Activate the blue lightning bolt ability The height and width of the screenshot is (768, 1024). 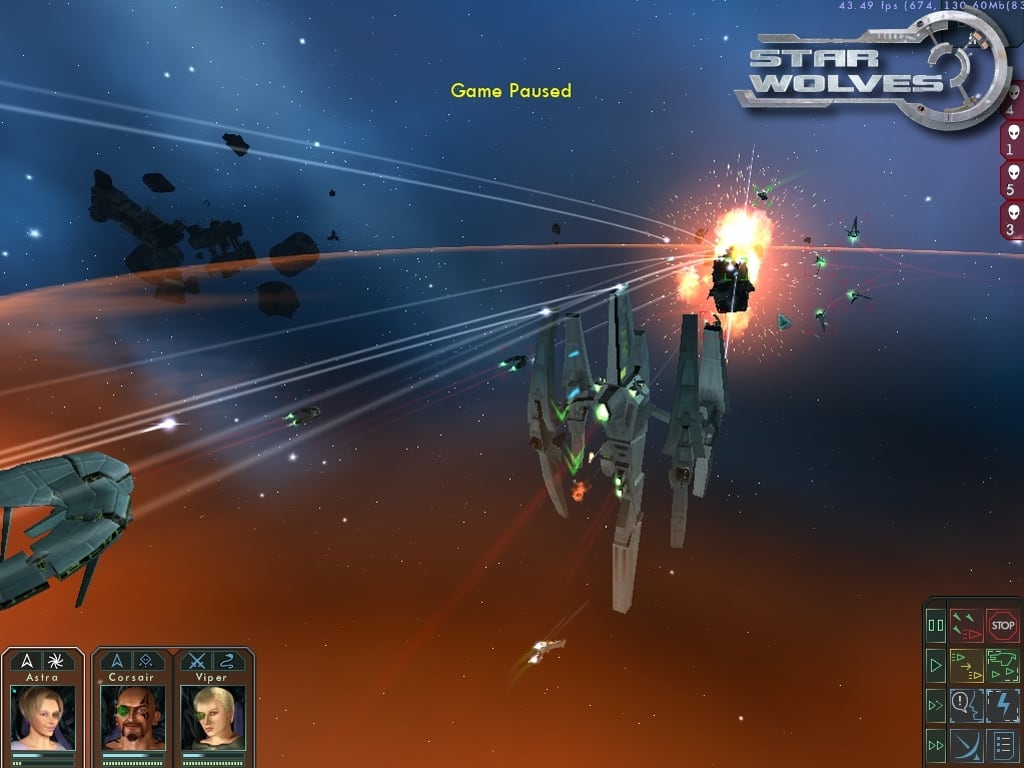[1002, 705]
